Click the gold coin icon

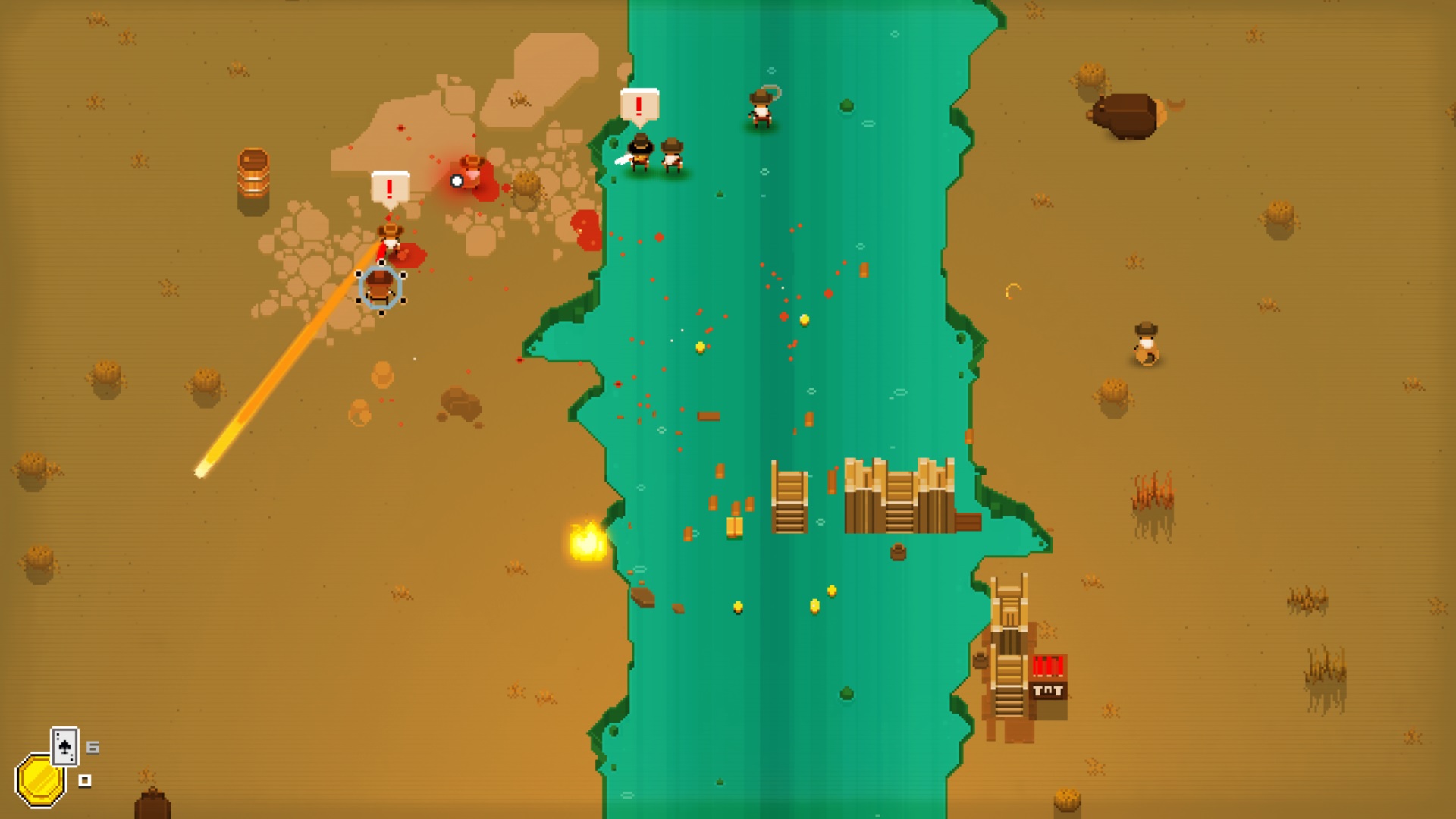point(39,780)
